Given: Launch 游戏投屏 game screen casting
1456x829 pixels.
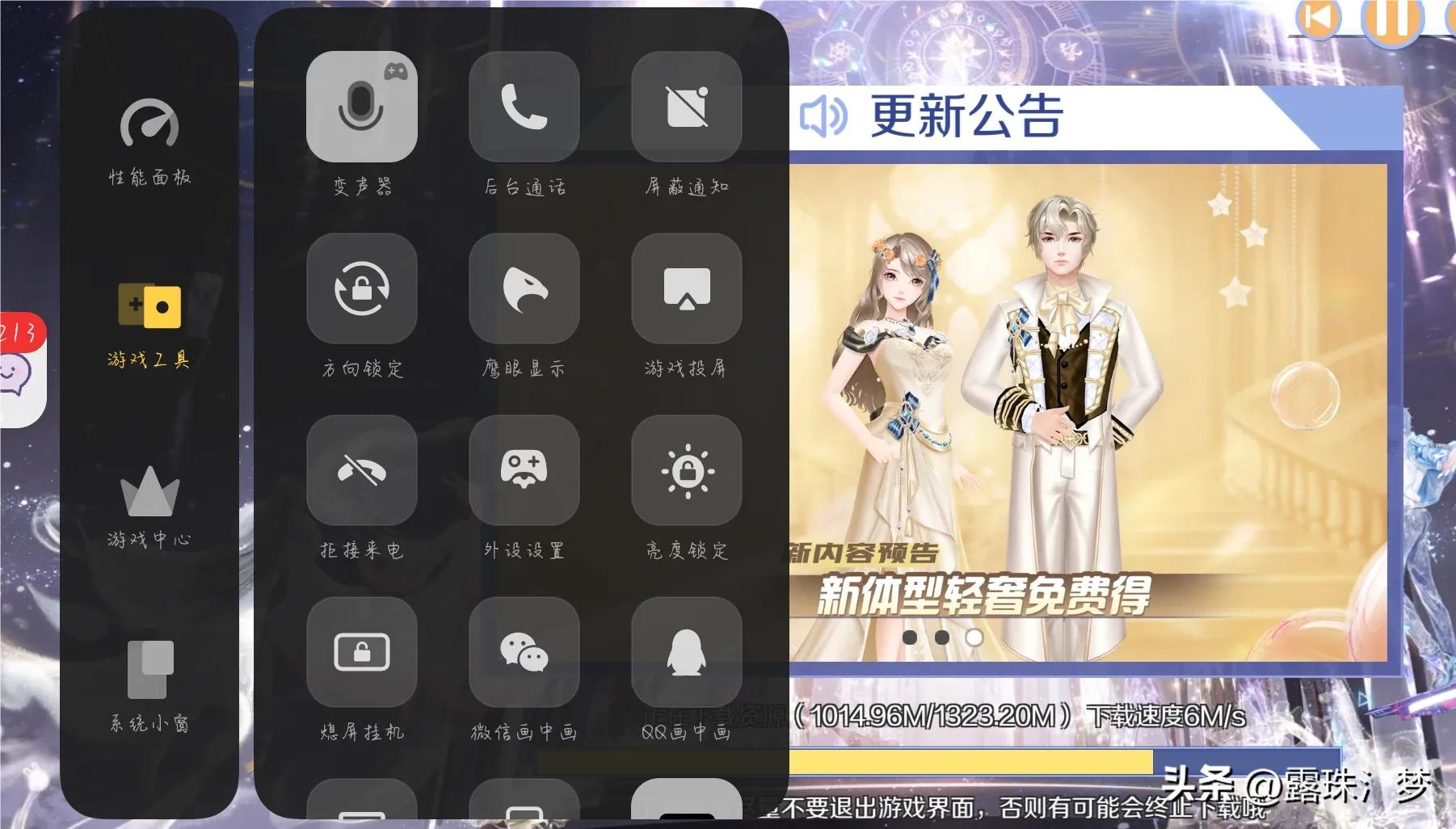Looking at the screenshot, I should coord(686,288).
